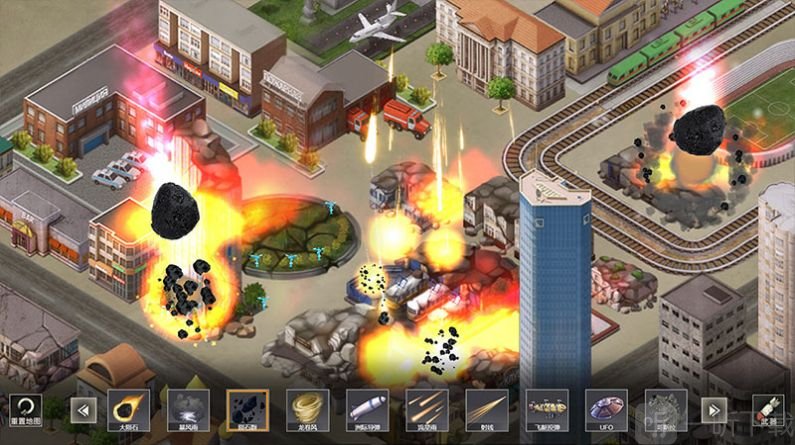Open the weapons menu with the rocket button
This screenshot has height=445, width=795.
click(769, 409)
